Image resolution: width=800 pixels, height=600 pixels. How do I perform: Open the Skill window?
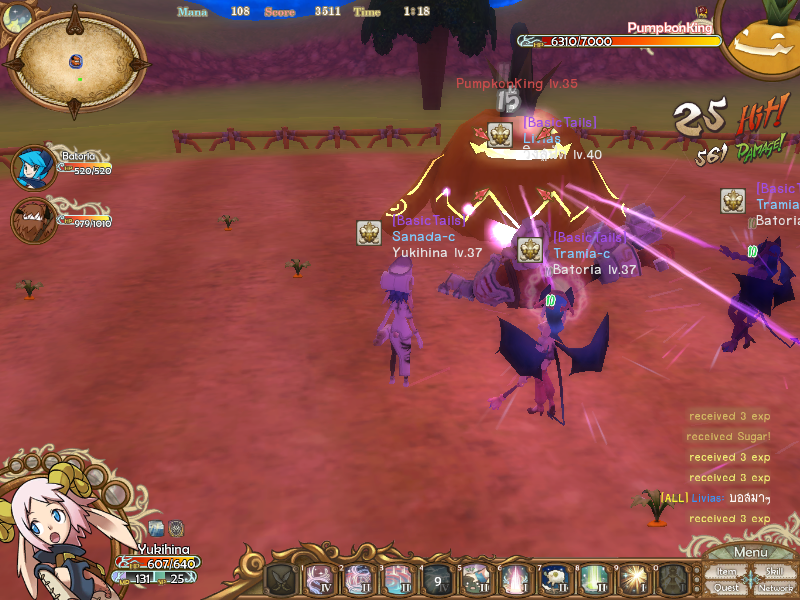774,572
